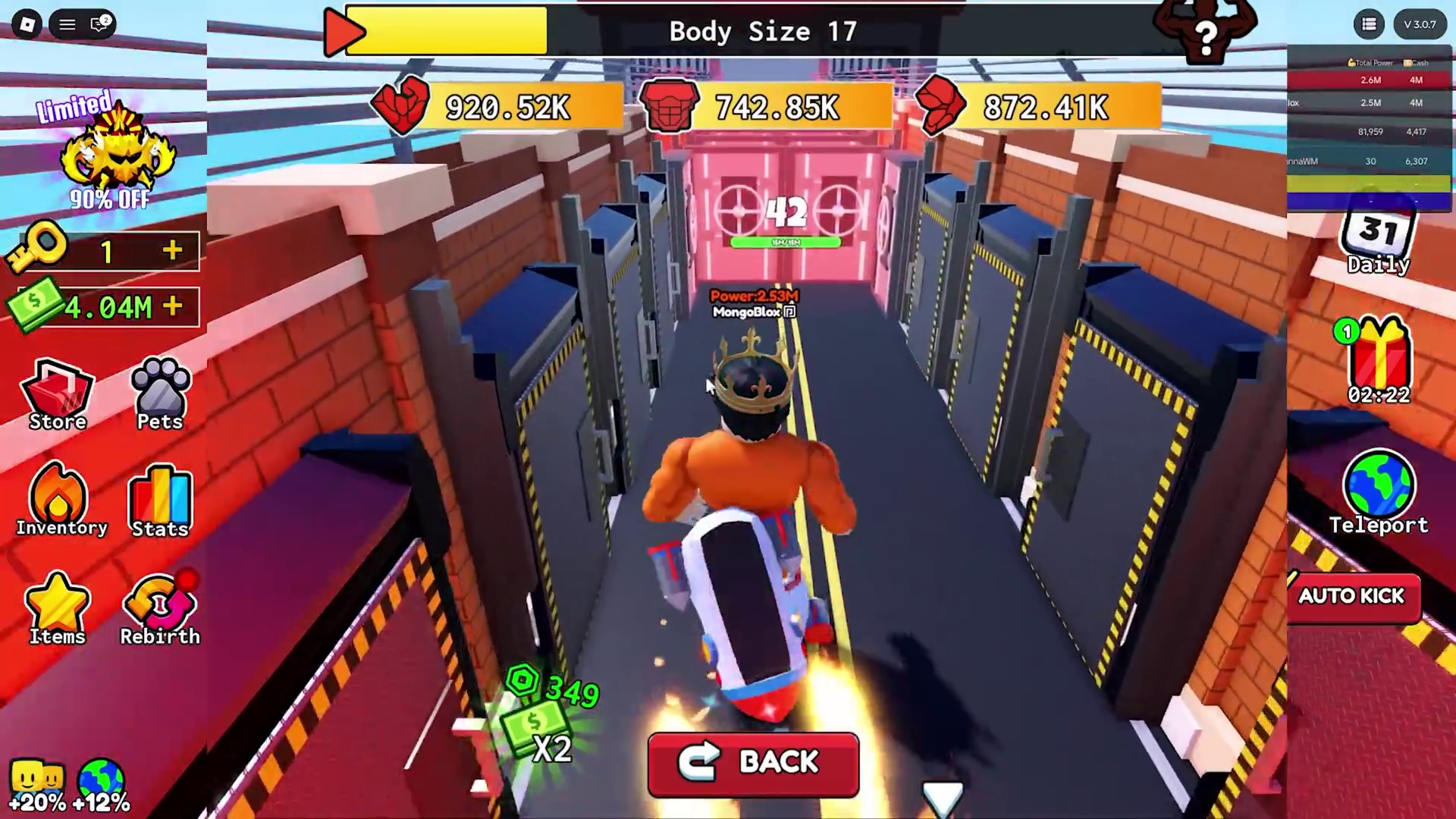
Task: Open the Items menu
Action: 58,609
